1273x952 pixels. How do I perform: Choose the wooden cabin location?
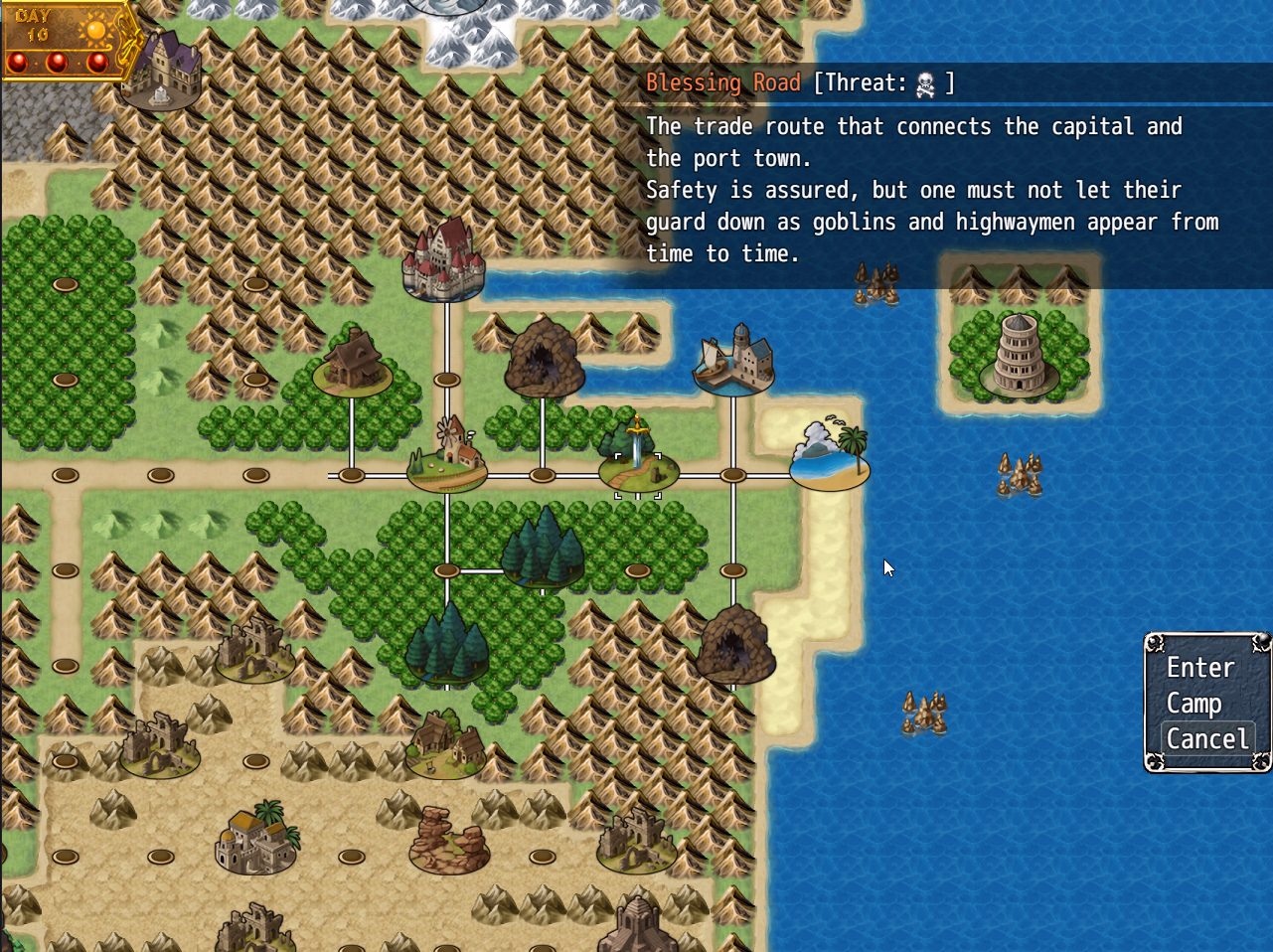pos(353,361)
